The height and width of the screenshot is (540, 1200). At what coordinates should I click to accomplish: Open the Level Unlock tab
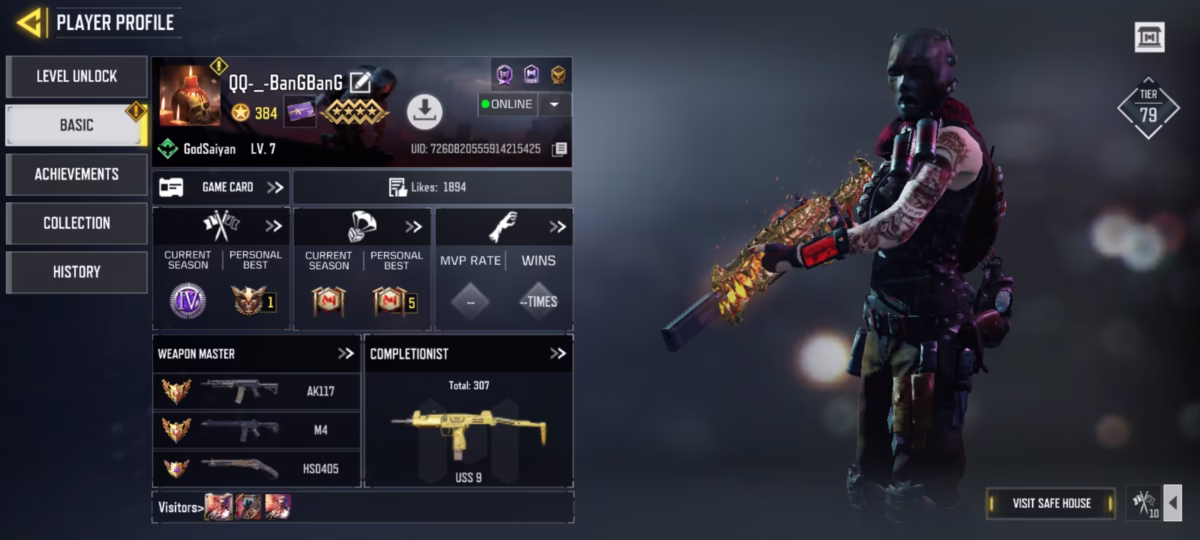tap(77, 76)
